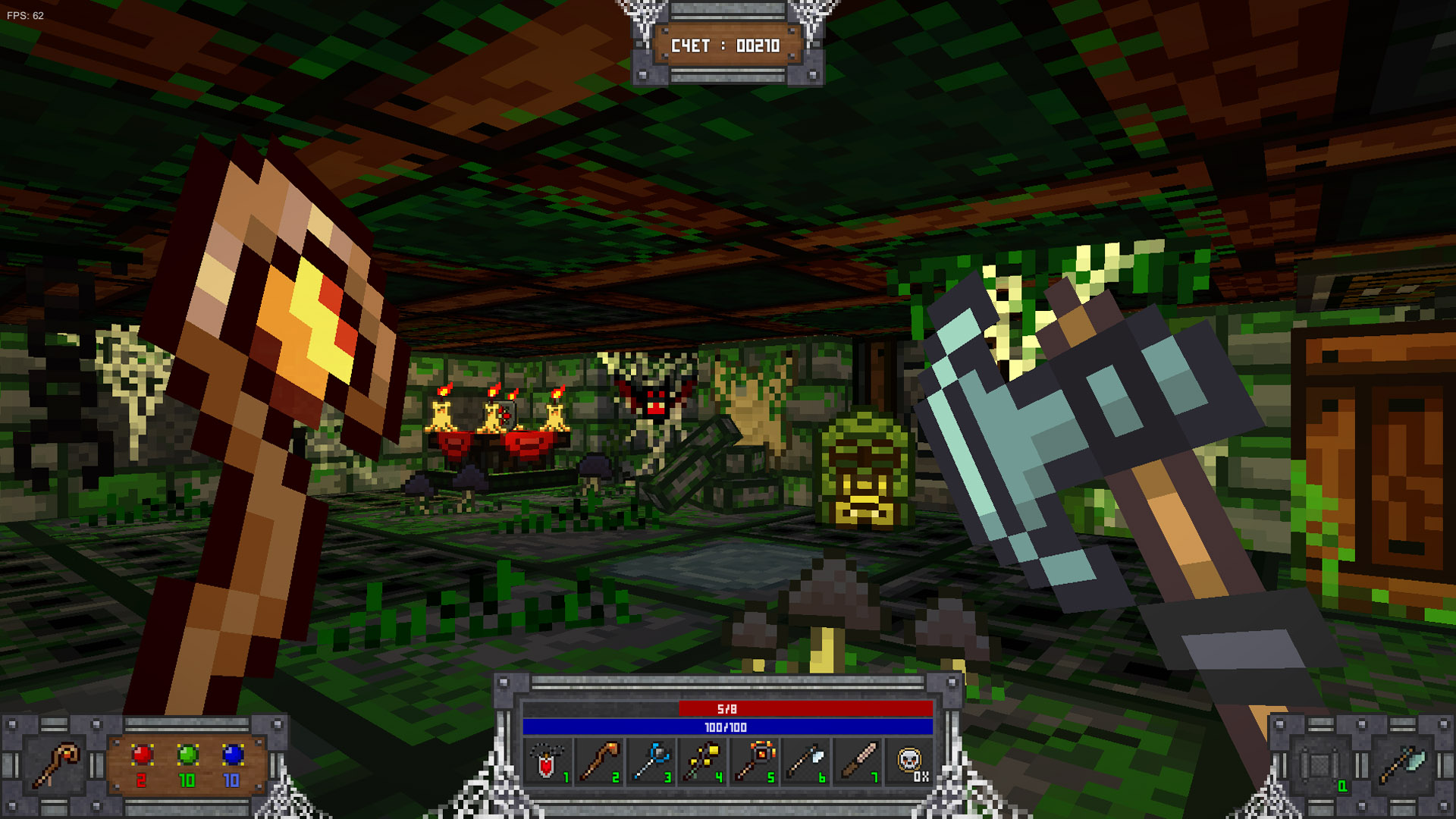The image size is (1456, 819).
Task: Switch to the fire orb mace in slot 5
Action: [755, 762]
